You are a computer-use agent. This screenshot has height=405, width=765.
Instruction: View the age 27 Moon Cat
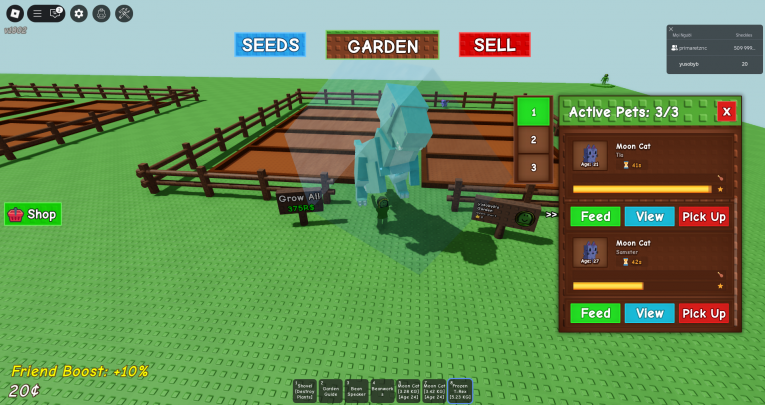coord(649,313)
